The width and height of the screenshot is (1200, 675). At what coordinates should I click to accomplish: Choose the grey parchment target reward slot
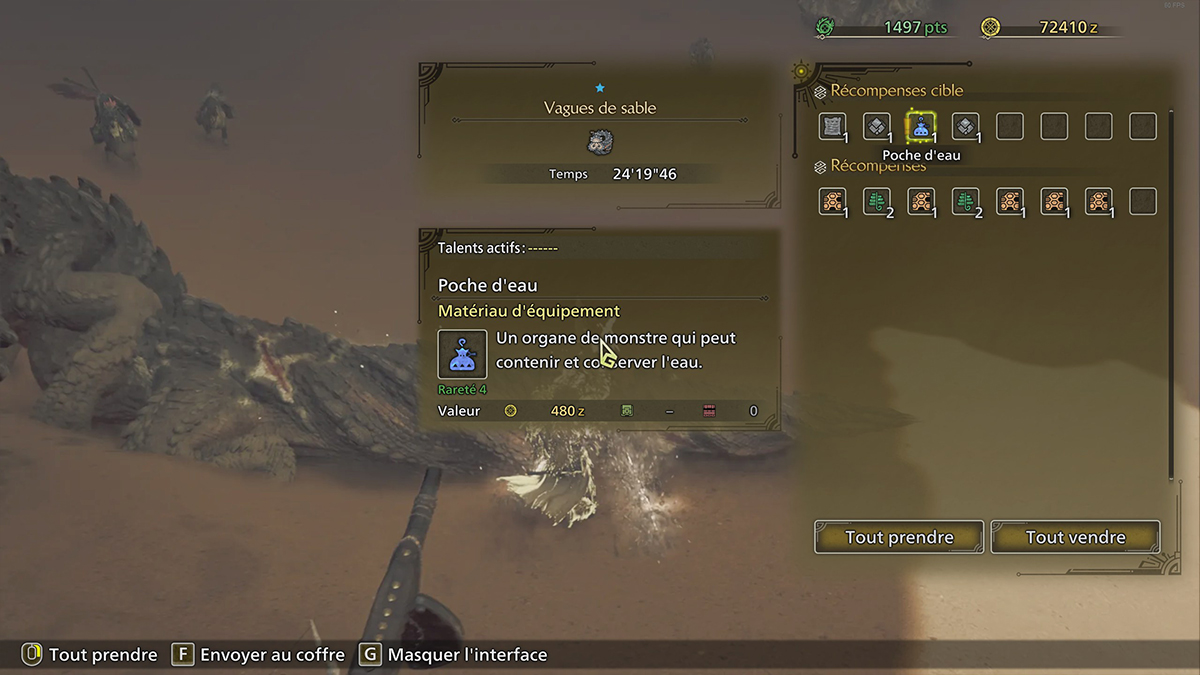coord(832,126)
